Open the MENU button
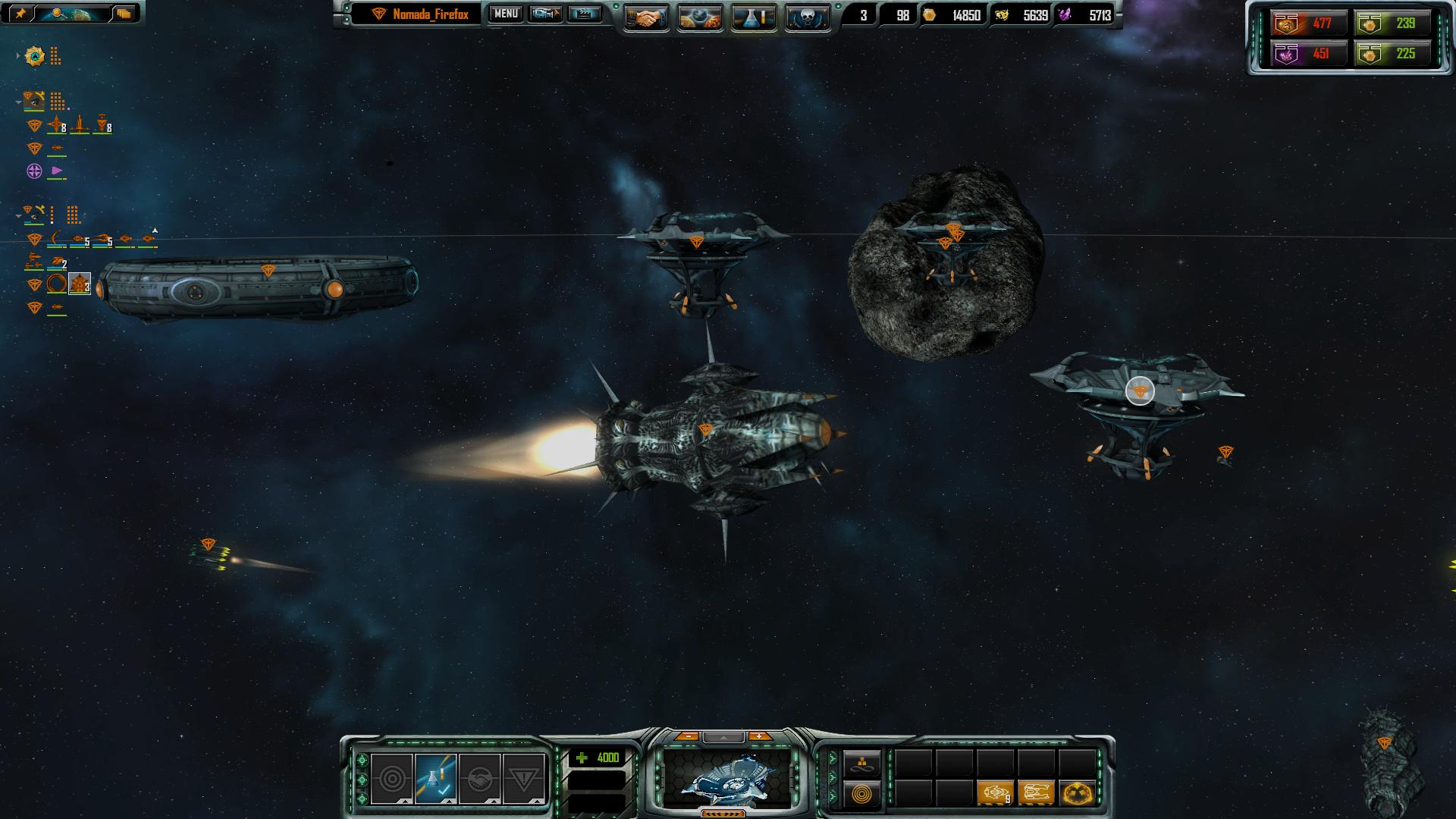The image size is (1456, 819). click(506, 14)
